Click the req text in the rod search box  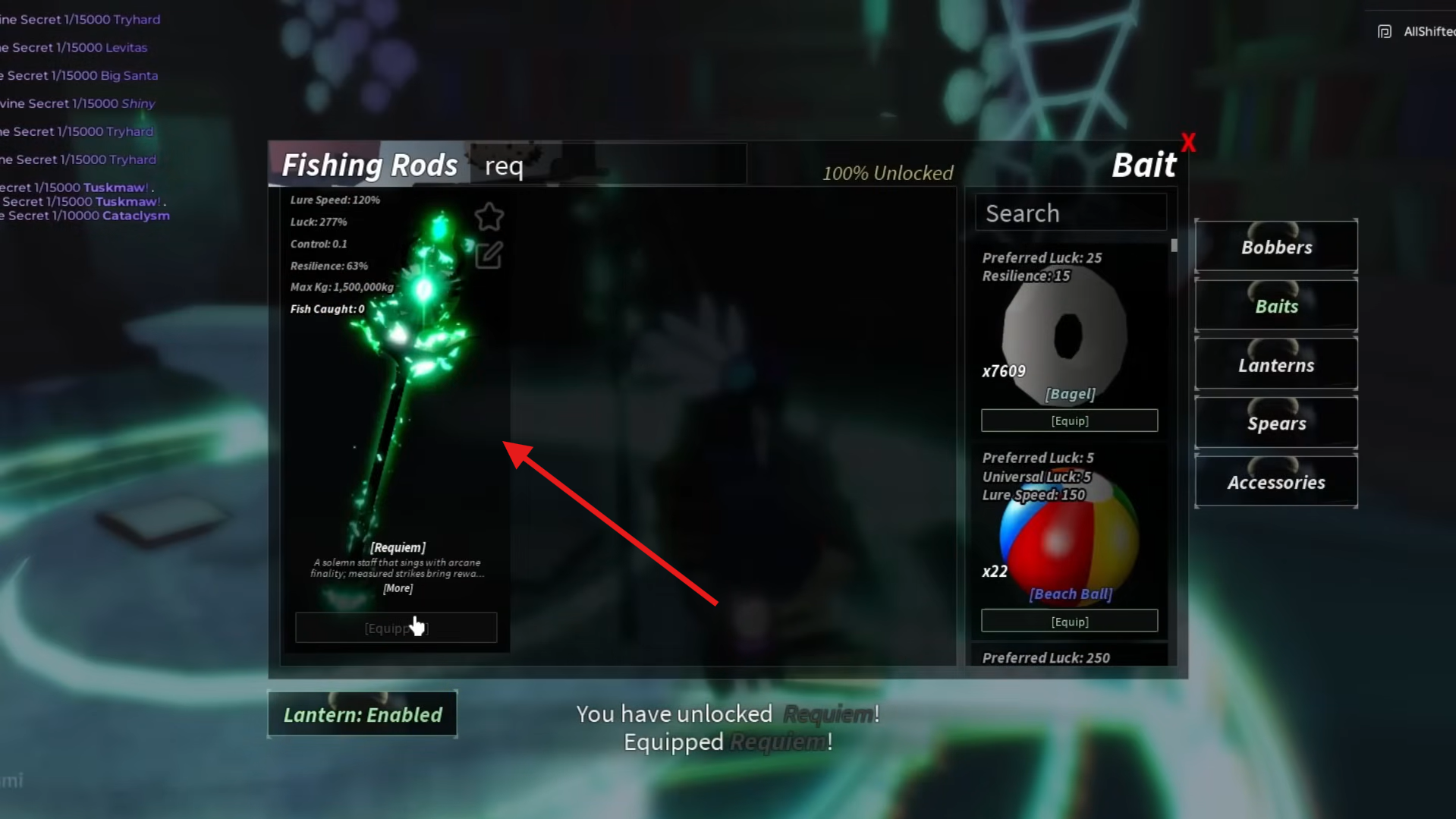(x=504, y=166)
